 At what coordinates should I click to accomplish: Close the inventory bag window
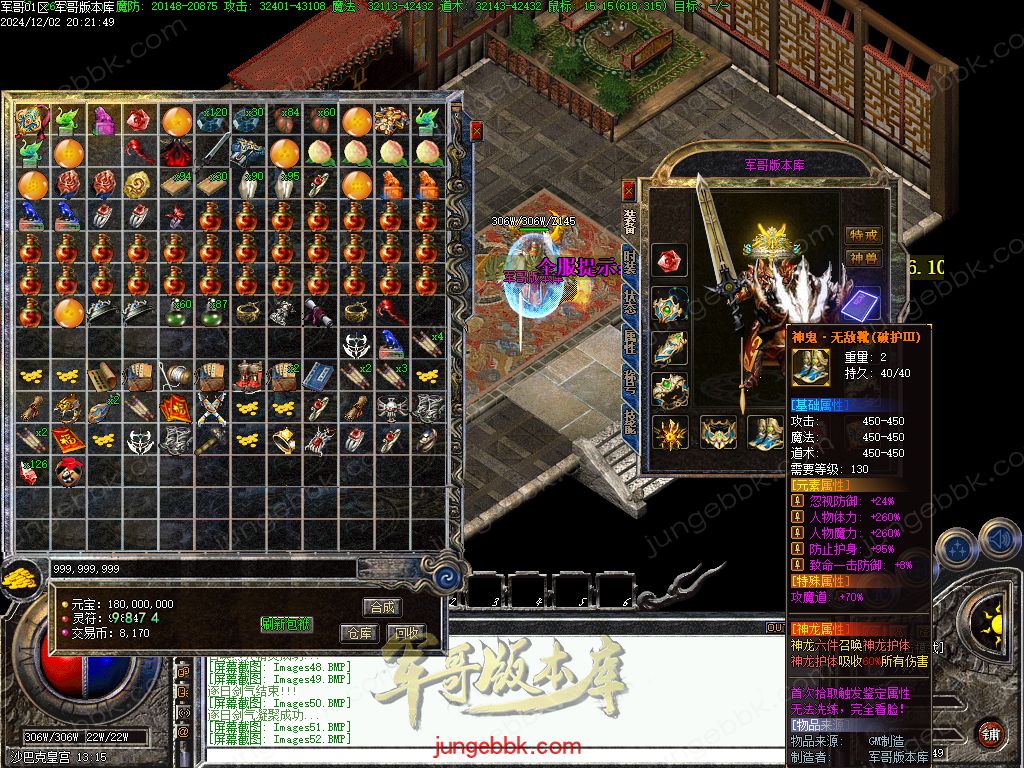click(x=477, y=130)
